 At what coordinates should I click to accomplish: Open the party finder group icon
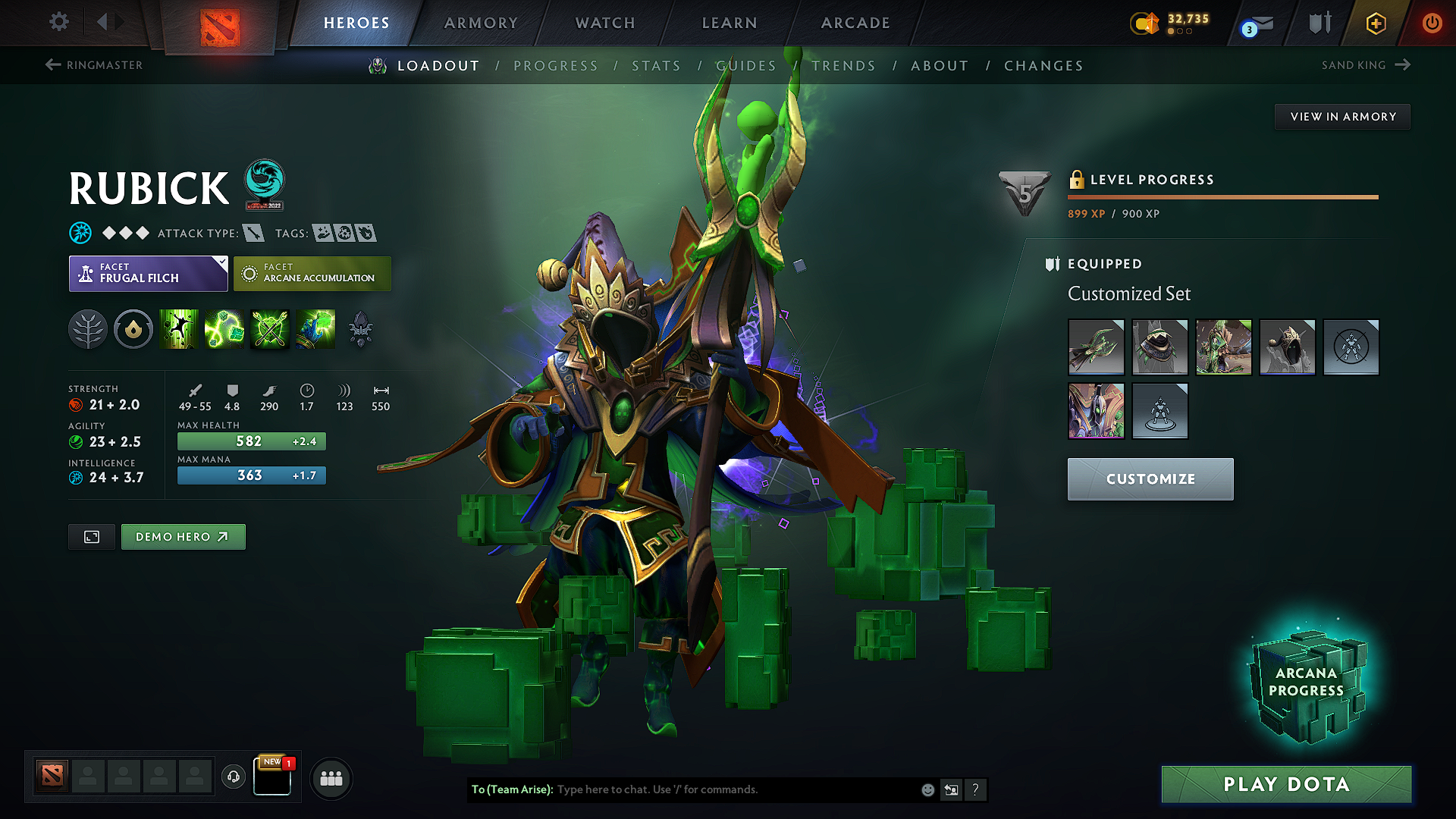(331, 778)
